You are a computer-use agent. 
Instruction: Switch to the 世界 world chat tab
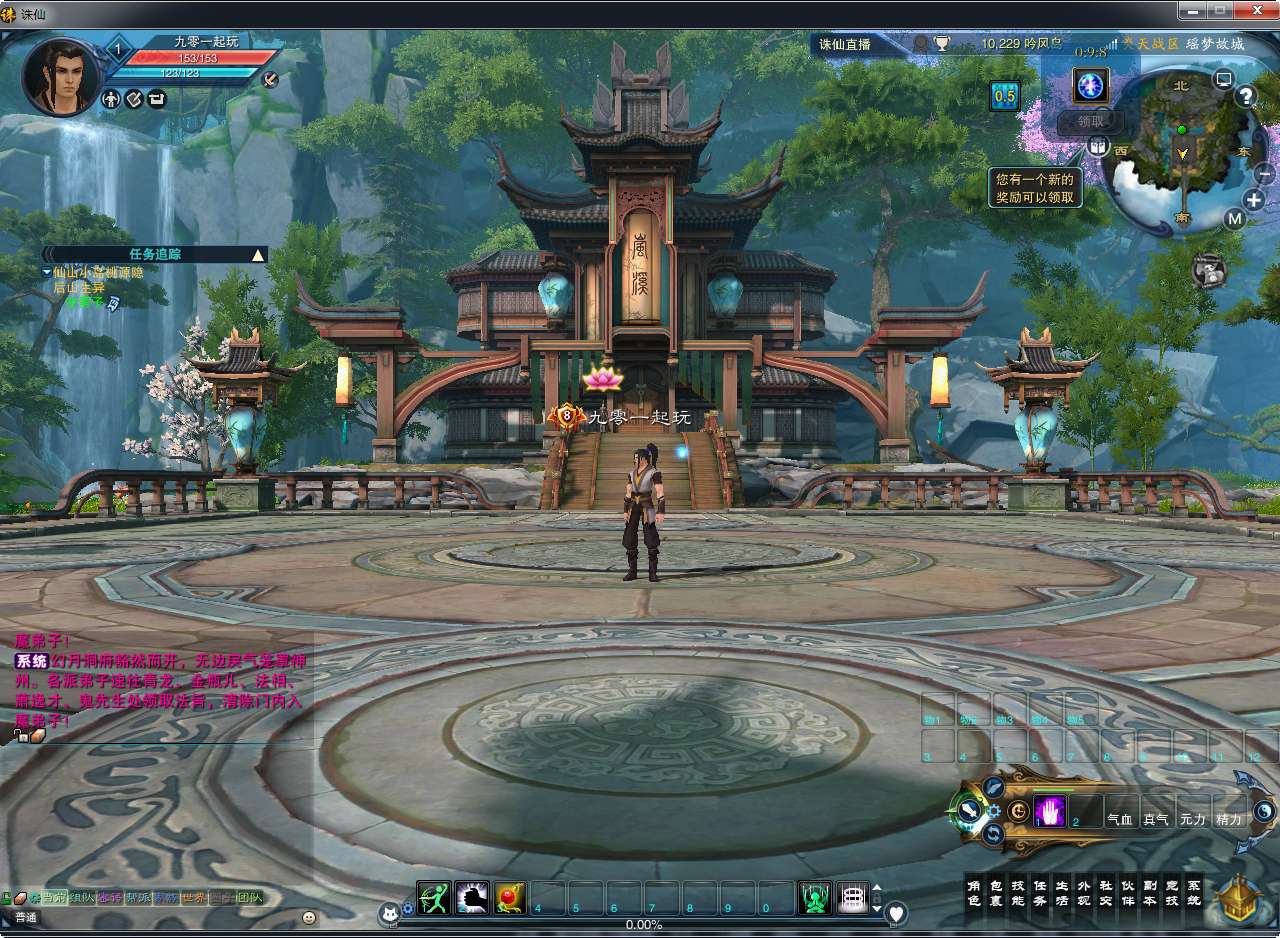point(192,897)
